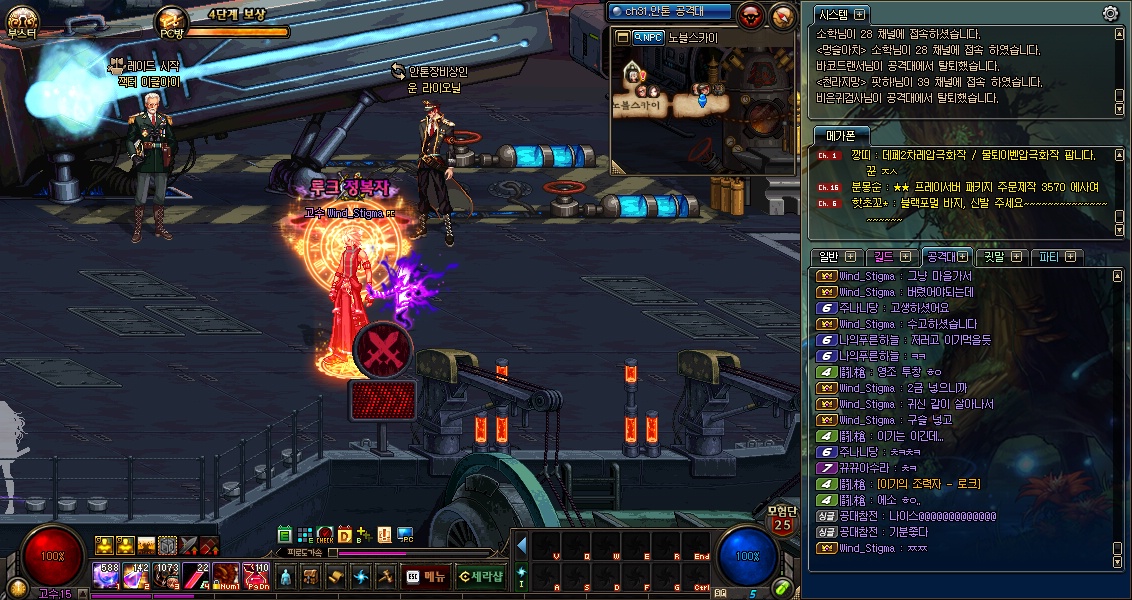Use the quick slot item with 1073 count
The height and width of the screenshot is (600, 1132).
pyautogui.click(x=166, y=576)
